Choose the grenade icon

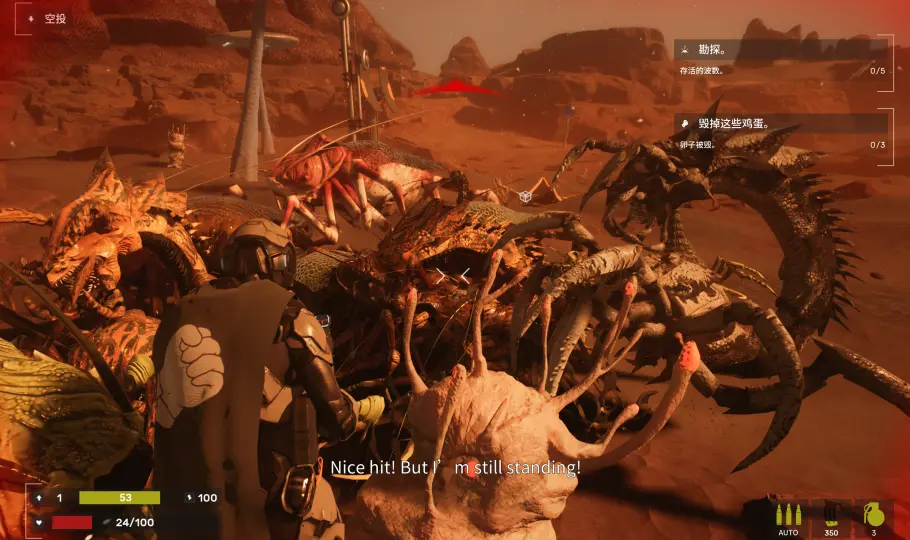[x=873, y=516]
